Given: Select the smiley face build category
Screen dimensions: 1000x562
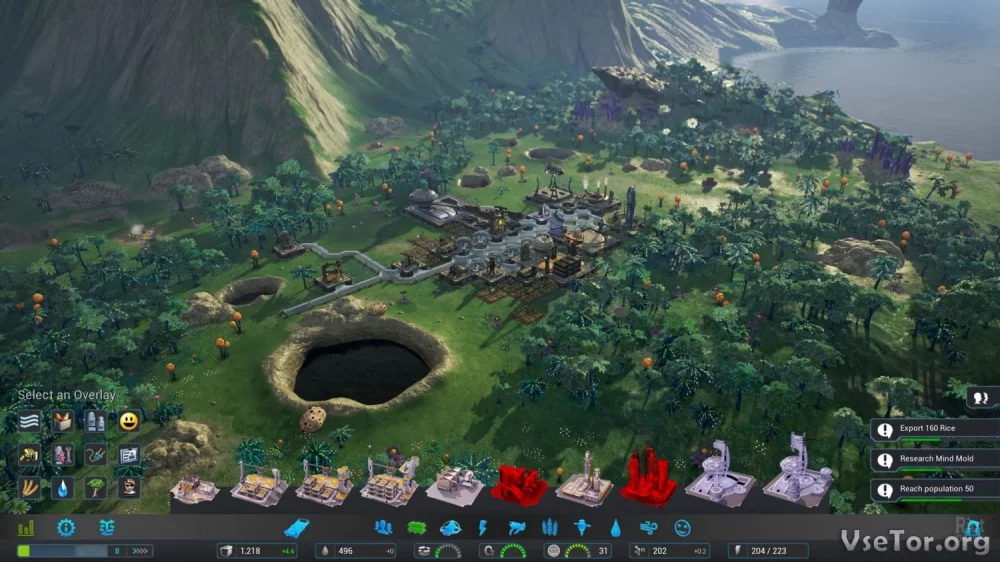Looking at the screenshot, I should [682, 527].
